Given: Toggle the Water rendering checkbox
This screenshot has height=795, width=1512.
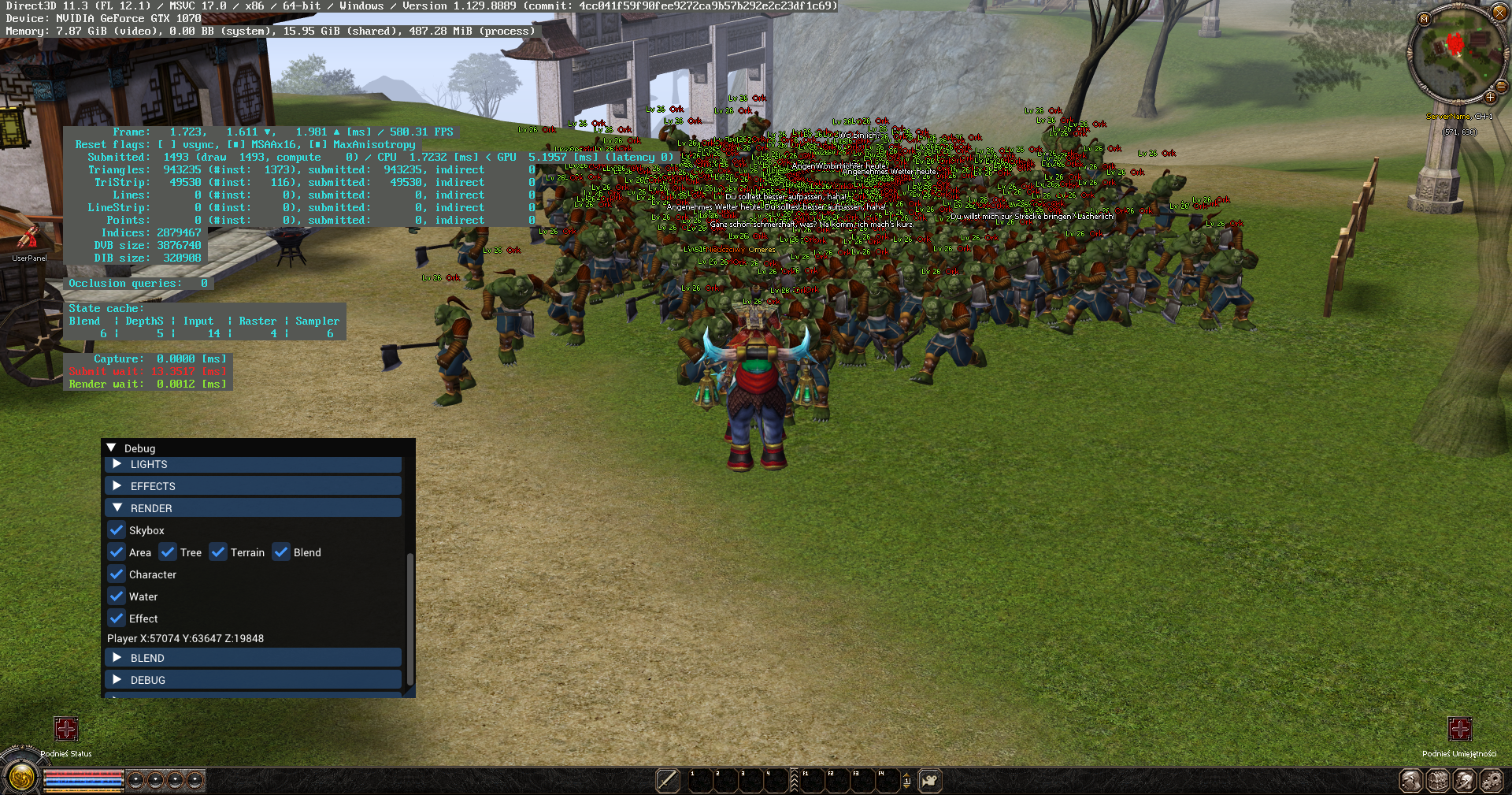Looking at the screenshot, I should pos(115,596).
